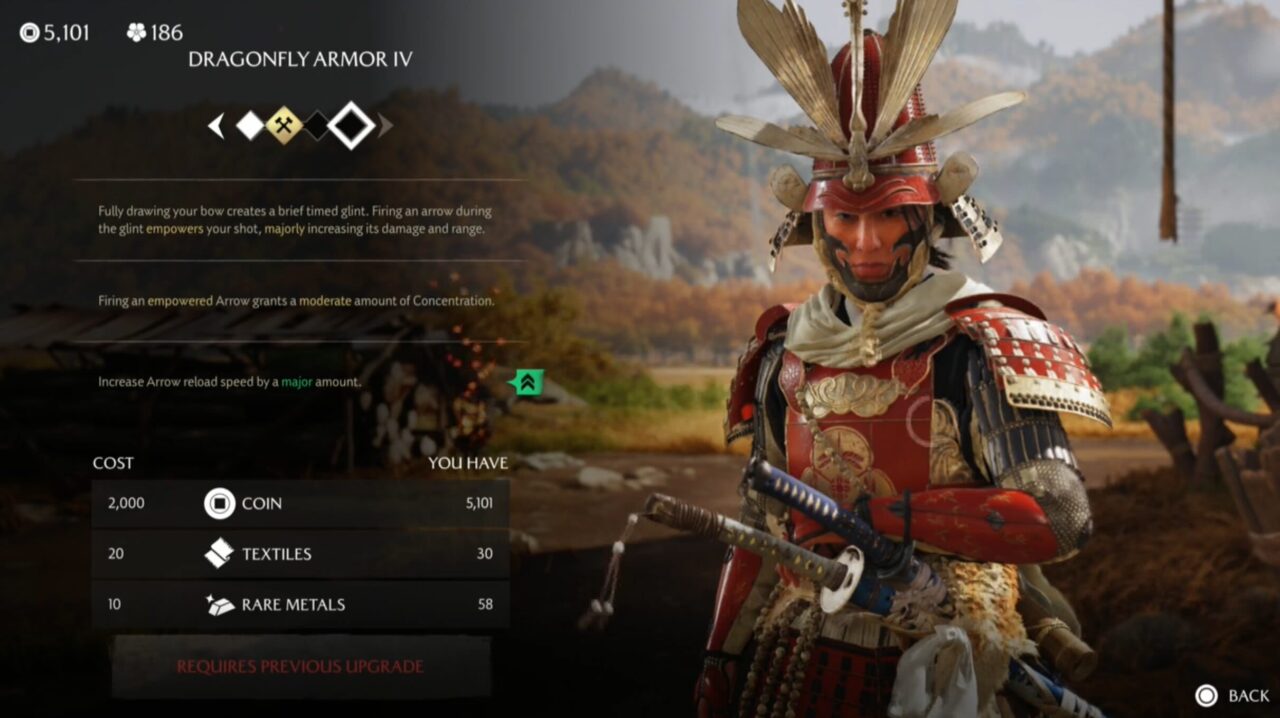This screenshot has width=1280, height=718.
Task: Select the gold crossed-hammers upgrade diamond
Action: click(x=284, y=126)
